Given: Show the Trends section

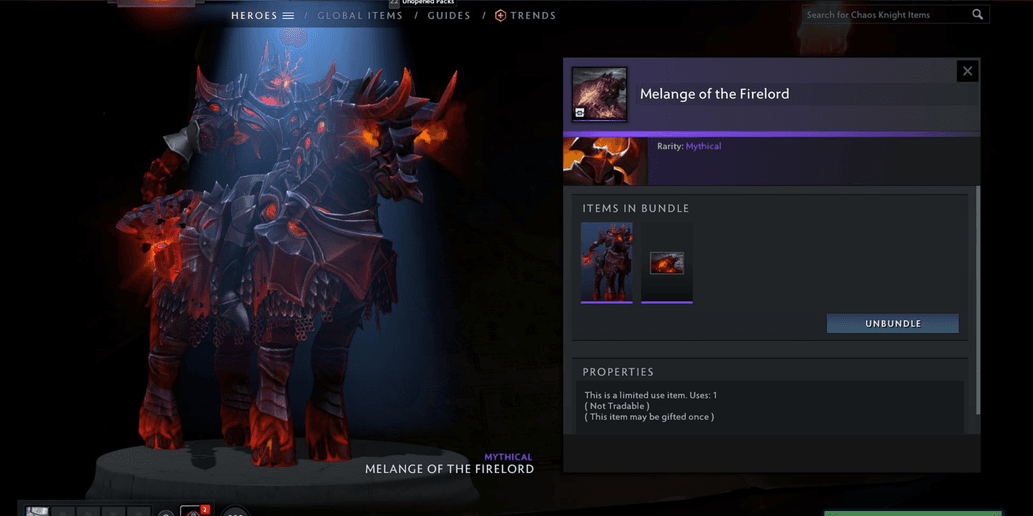Looking at the screenshot, I should point(526,16).
